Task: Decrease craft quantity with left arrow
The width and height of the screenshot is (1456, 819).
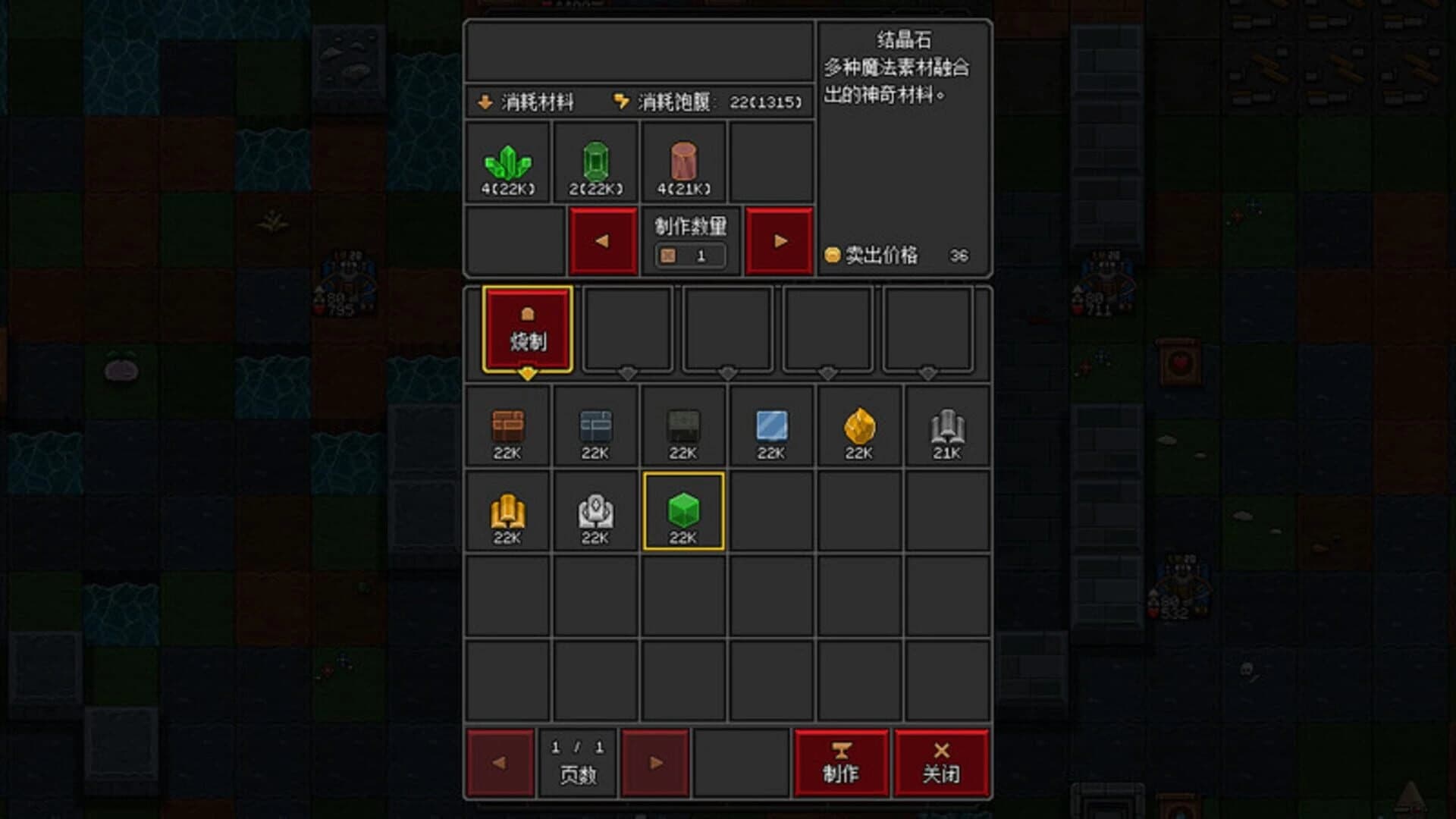Action: [603, 240]
